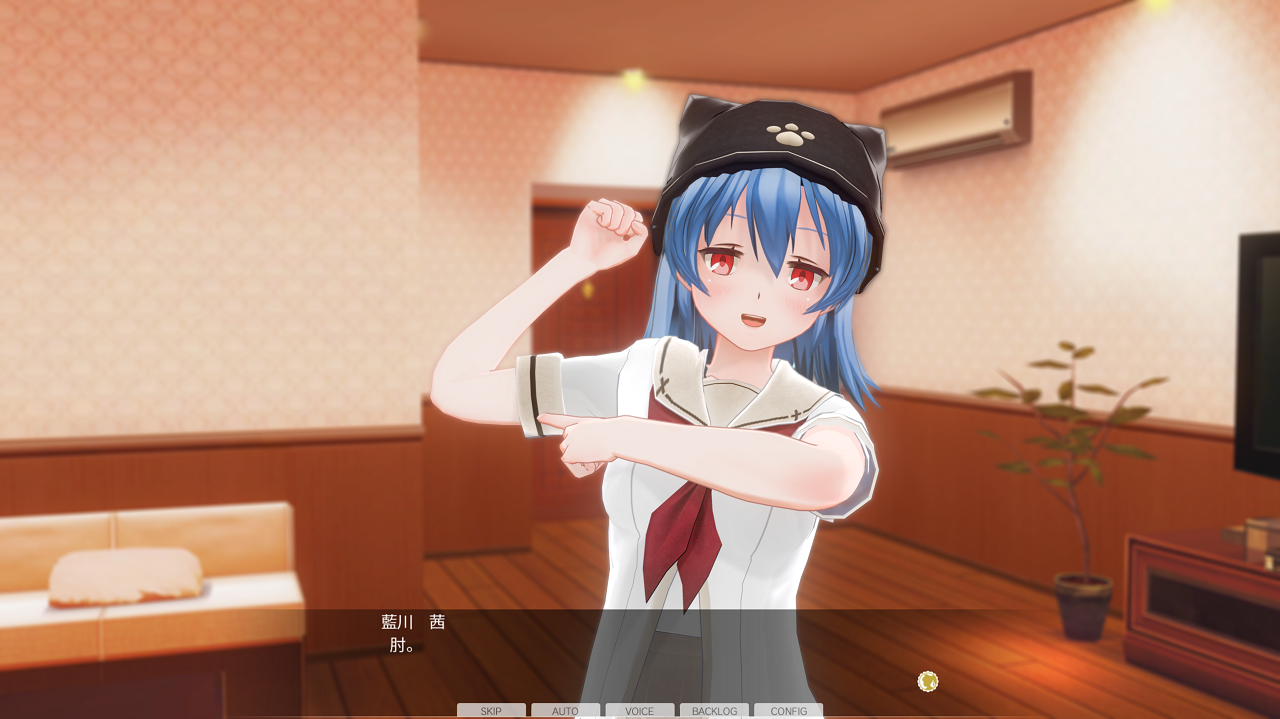Enable AUTO text advance
This screenshot has height=719, width=1280.
coord(565,711)
